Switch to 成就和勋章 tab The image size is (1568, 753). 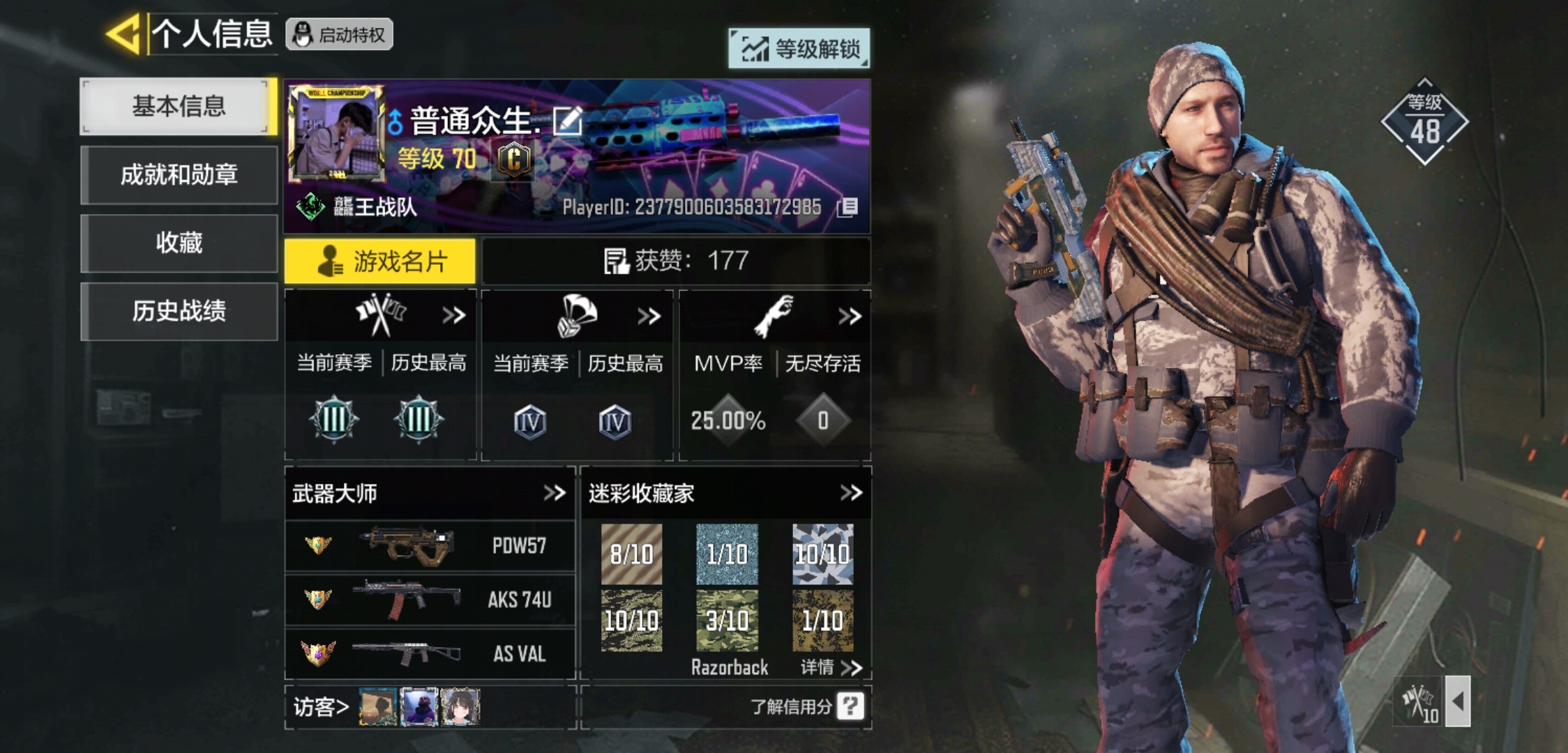179,175
